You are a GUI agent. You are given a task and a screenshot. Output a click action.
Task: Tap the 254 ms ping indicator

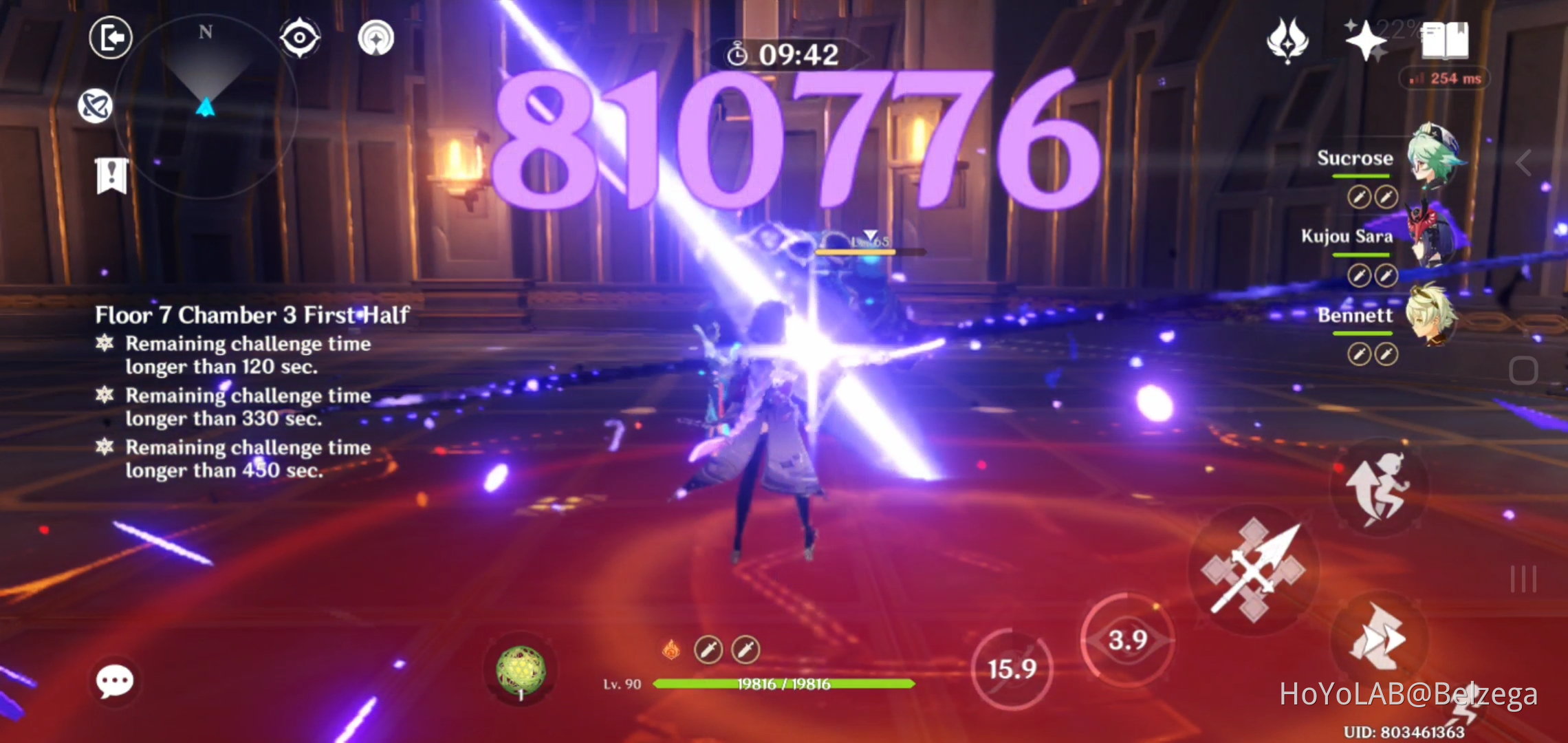(1444, 78)
